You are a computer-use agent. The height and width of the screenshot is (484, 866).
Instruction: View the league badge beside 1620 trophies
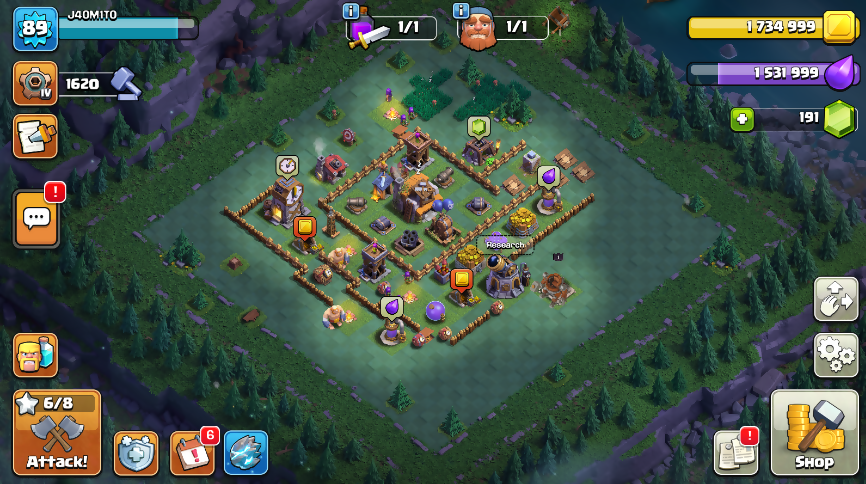click(34, 84)
